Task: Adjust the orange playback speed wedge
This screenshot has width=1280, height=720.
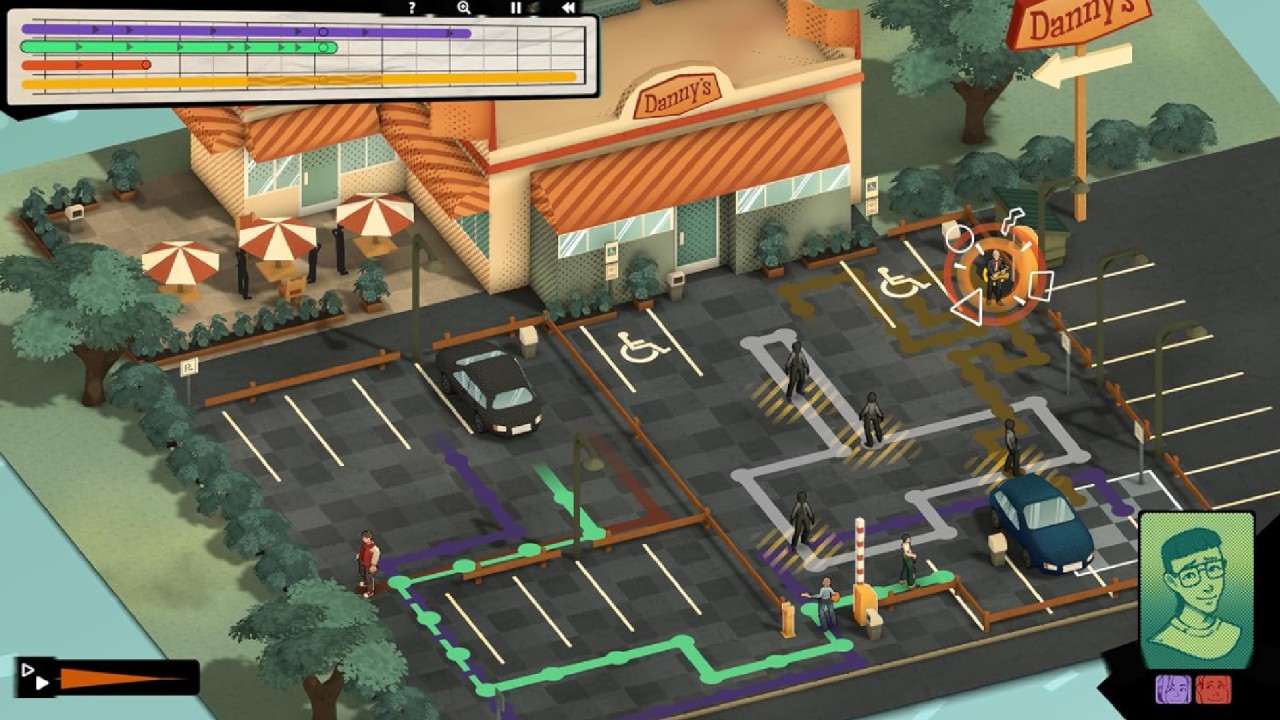Action: (120, 679)
